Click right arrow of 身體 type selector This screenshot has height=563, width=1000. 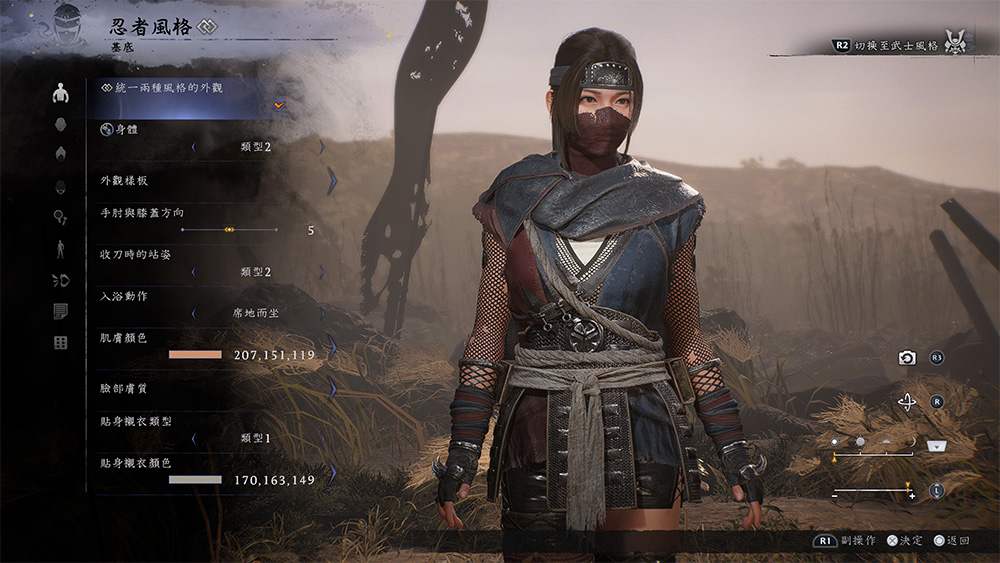[x=322, y=147]
